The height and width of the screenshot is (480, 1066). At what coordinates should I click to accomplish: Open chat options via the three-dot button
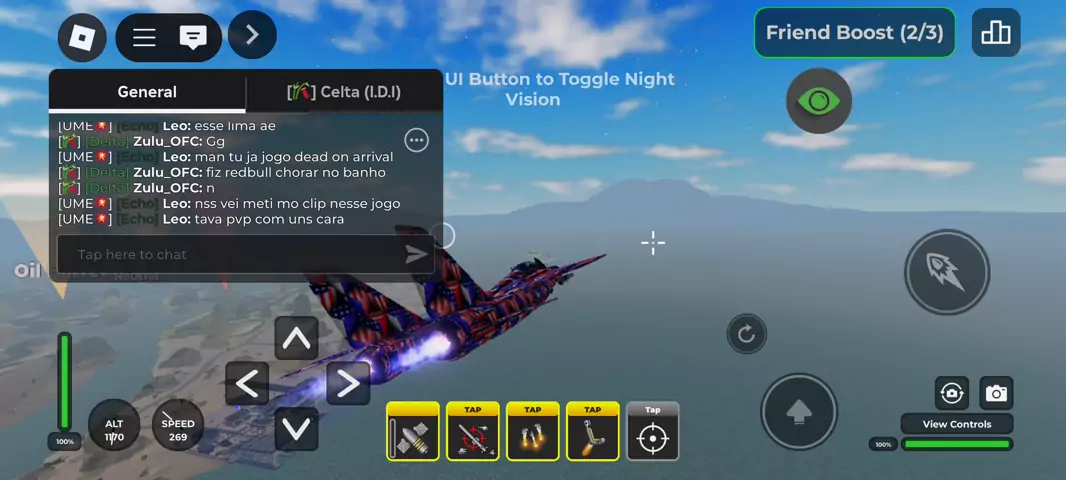coord(416,141)
